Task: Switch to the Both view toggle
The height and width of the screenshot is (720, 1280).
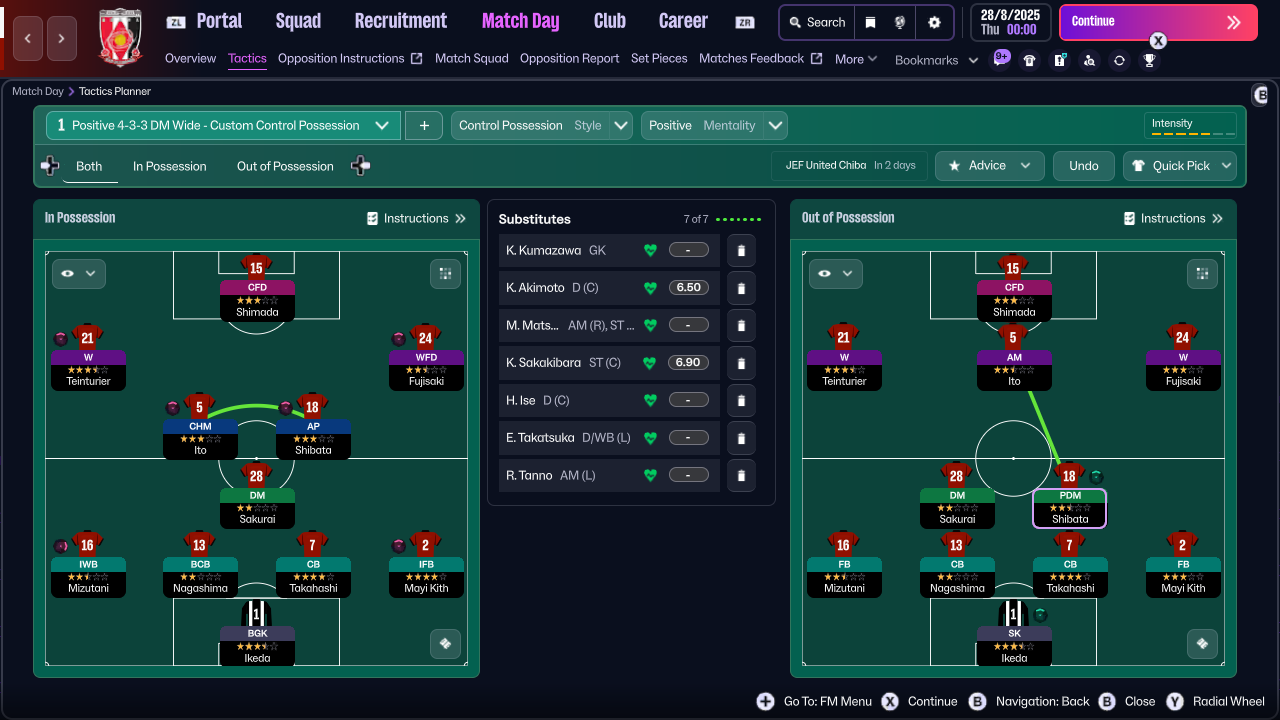Action: pyautogui.click(x=89, y=166)
